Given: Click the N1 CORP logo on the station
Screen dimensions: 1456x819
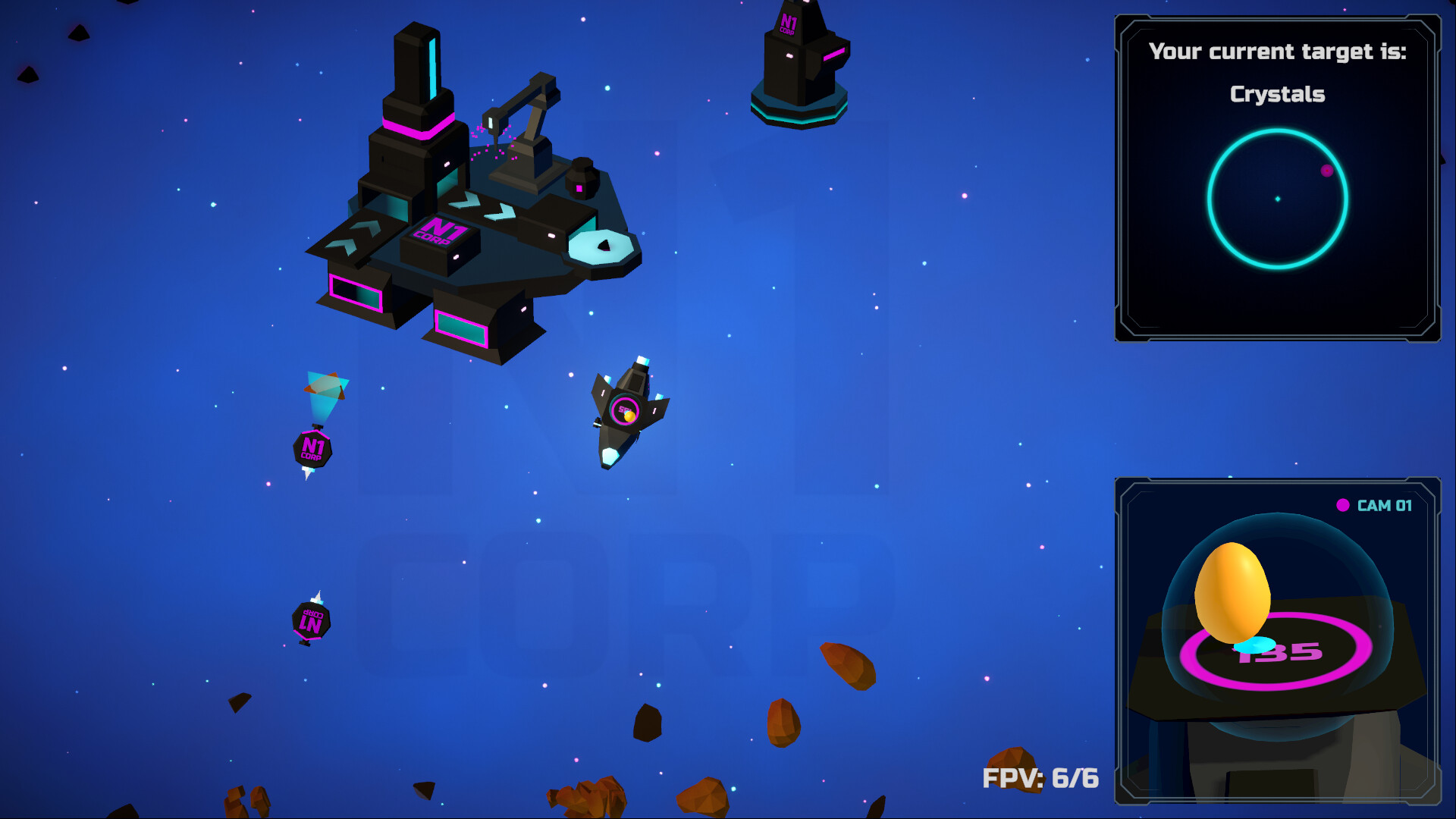Looking at the screenshot, I should [441, 231].
